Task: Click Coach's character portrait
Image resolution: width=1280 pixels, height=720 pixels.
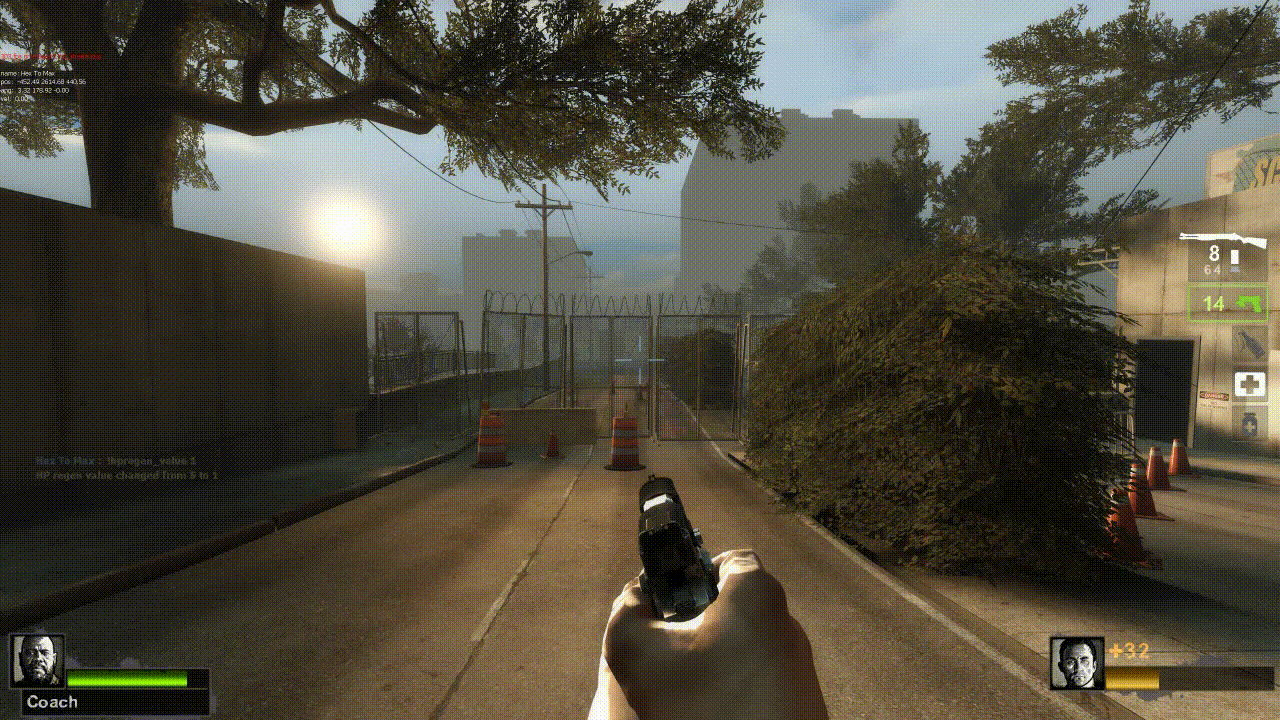Action: pos(38,660)
